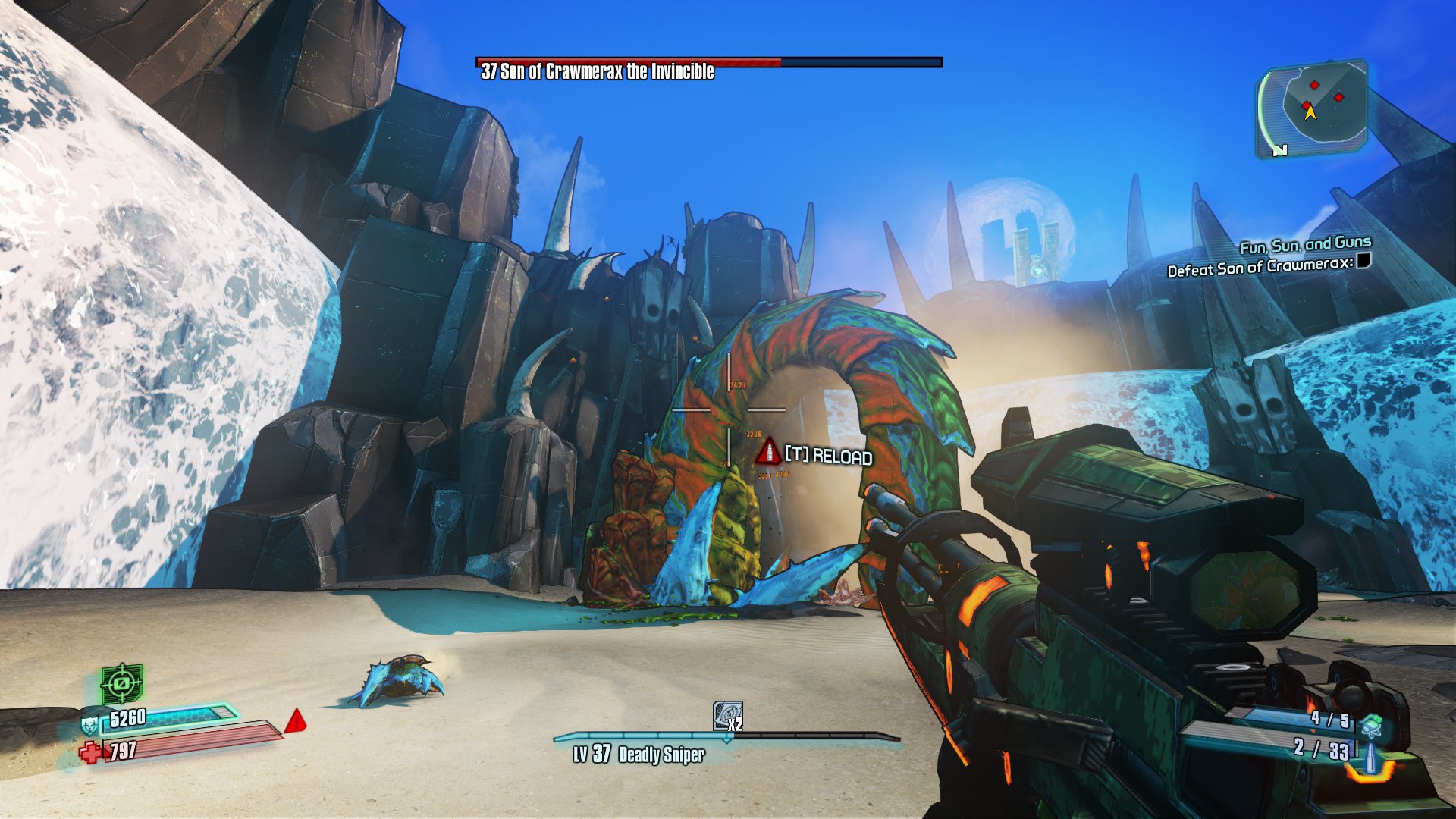The width and height of the screenshot is (1456, 819).
Task: Click the green action skill crosshair icon
Action: (x=122, y=683)
